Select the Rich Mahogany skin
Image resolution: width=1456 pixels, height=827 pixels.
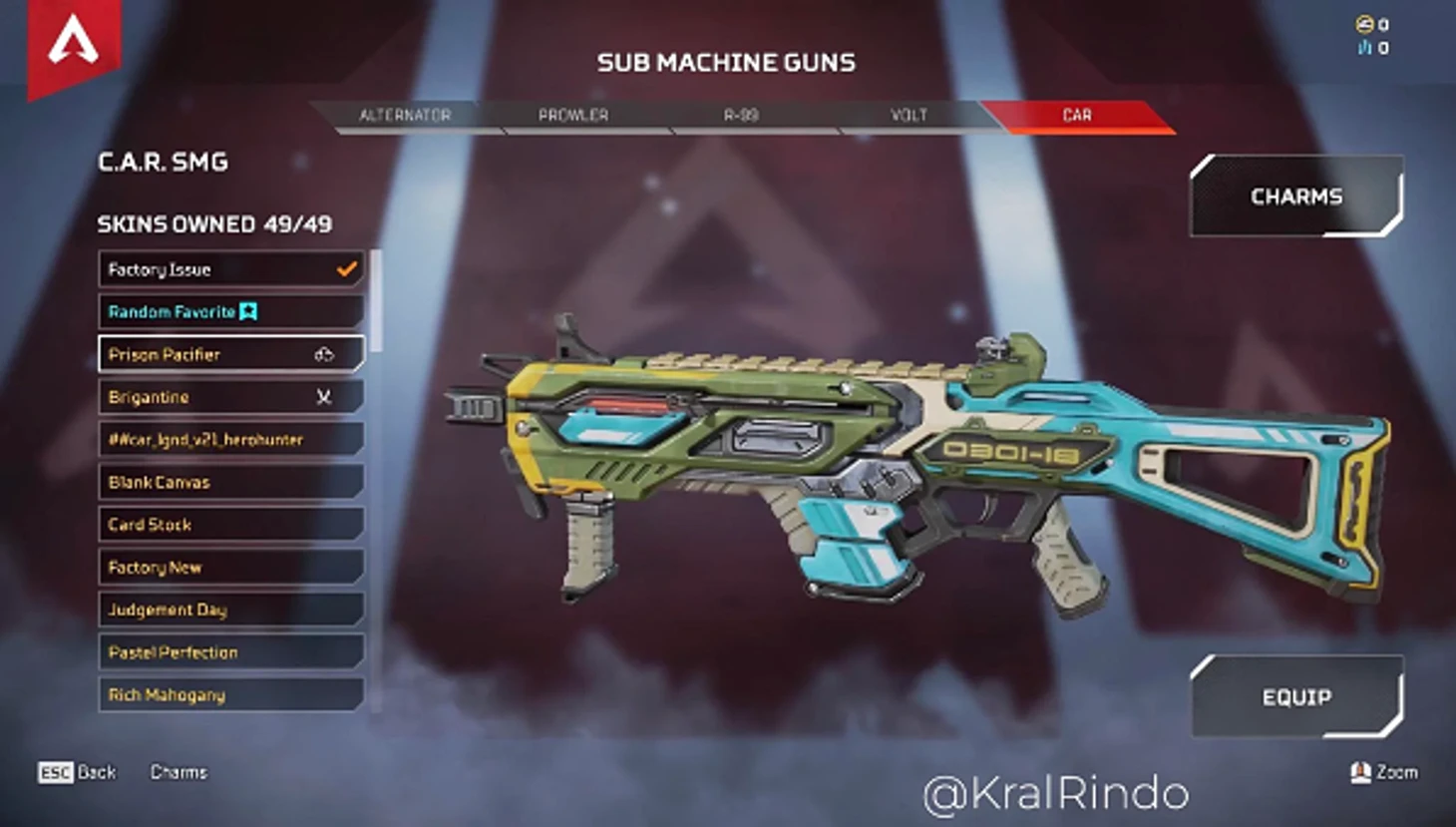coord(230,695)
